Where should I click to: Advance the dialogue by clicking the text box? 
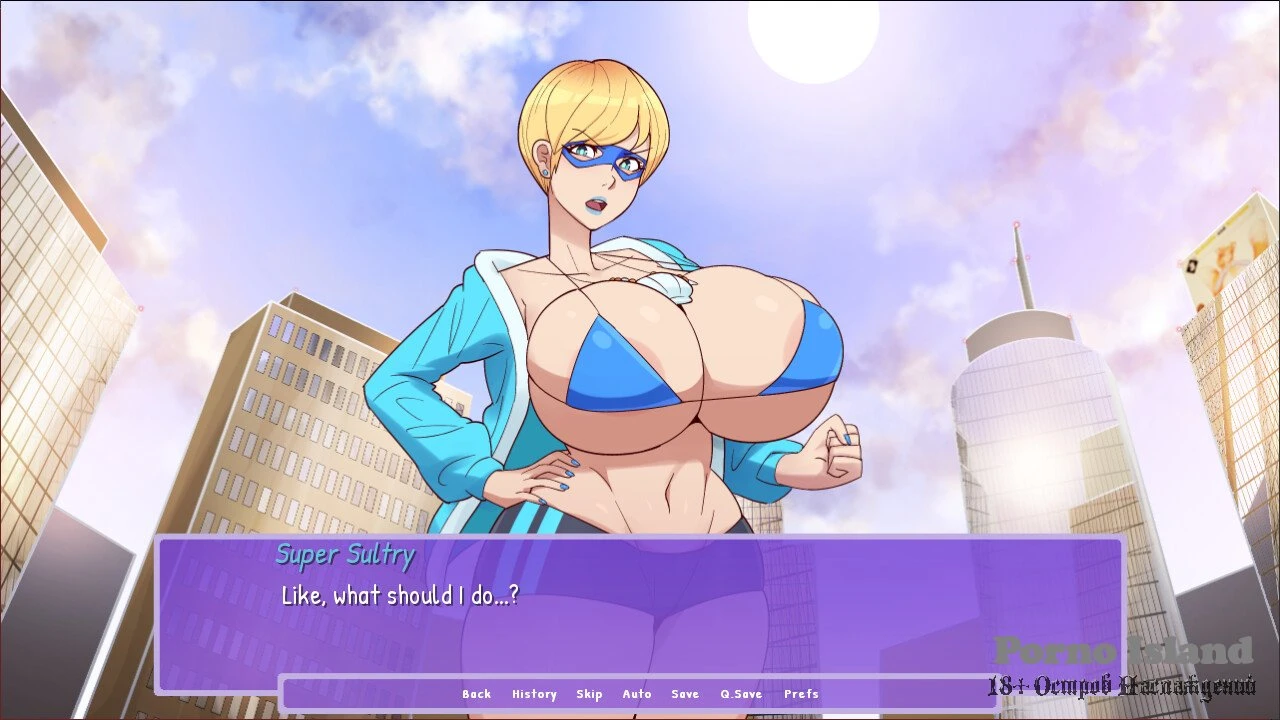(x=640, y=612)
